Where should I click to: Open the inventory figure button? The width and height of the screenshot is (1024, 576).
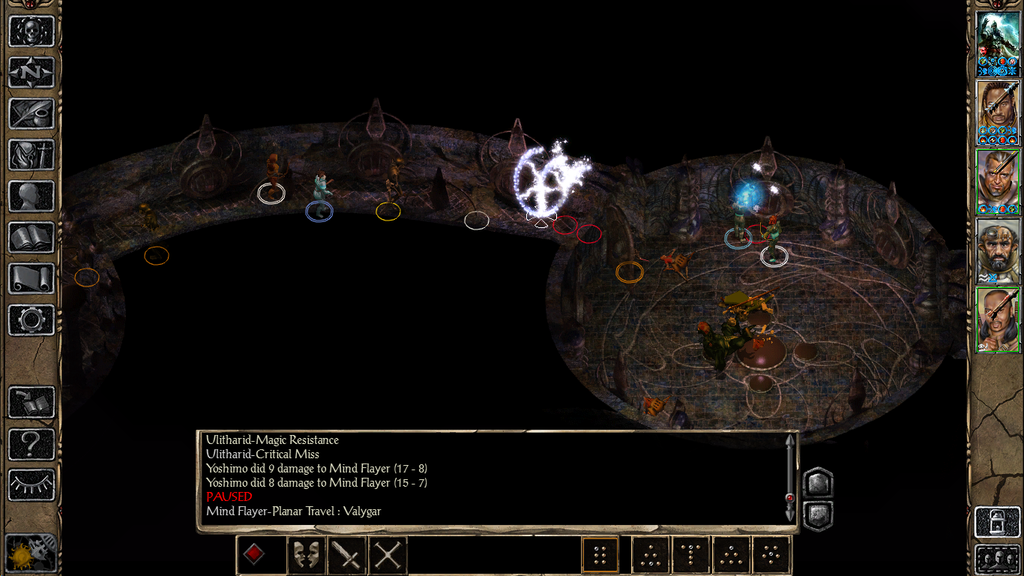click(x=31, y=155)
